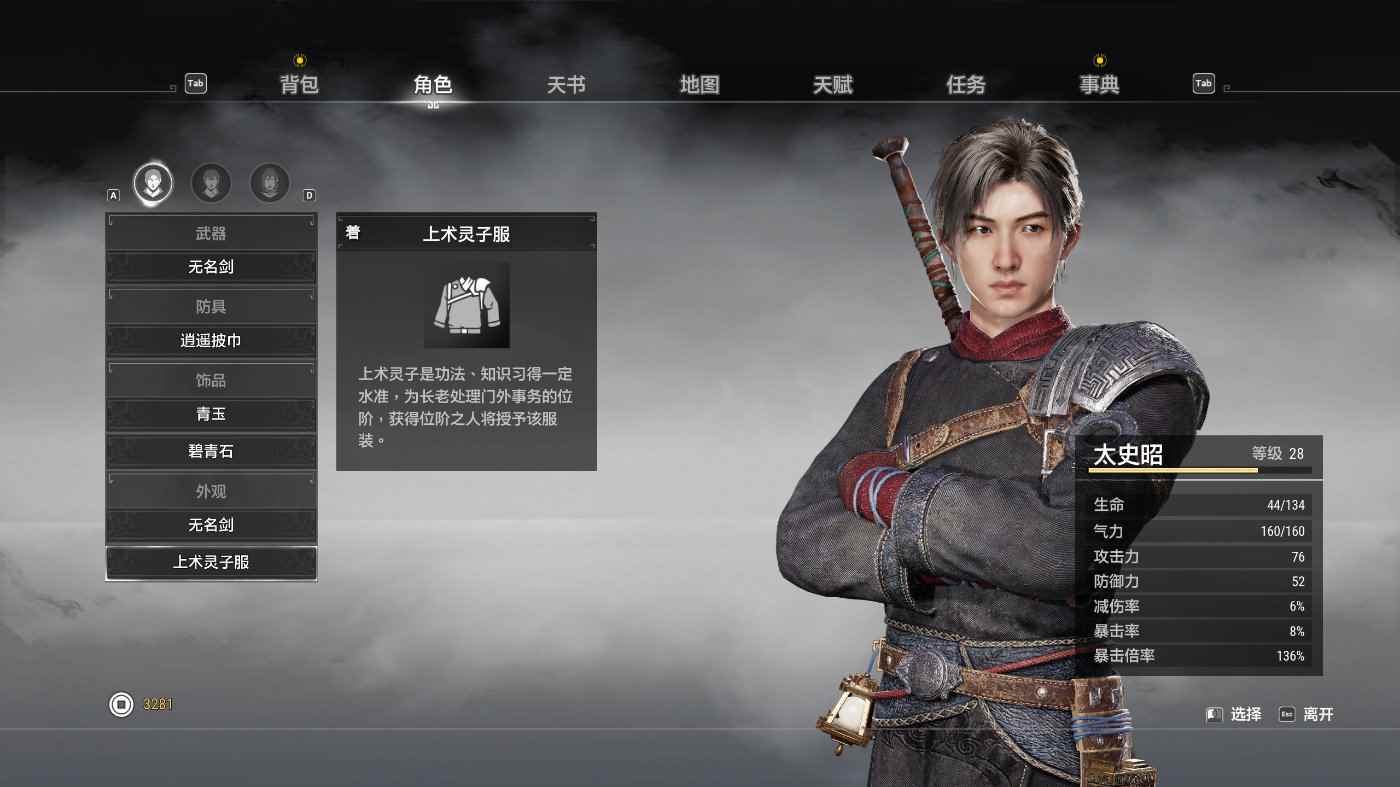Click the 碧青石 accessory slot
Image resolution: width=1400 pixels, height=787 pixels.
point(211,452)
